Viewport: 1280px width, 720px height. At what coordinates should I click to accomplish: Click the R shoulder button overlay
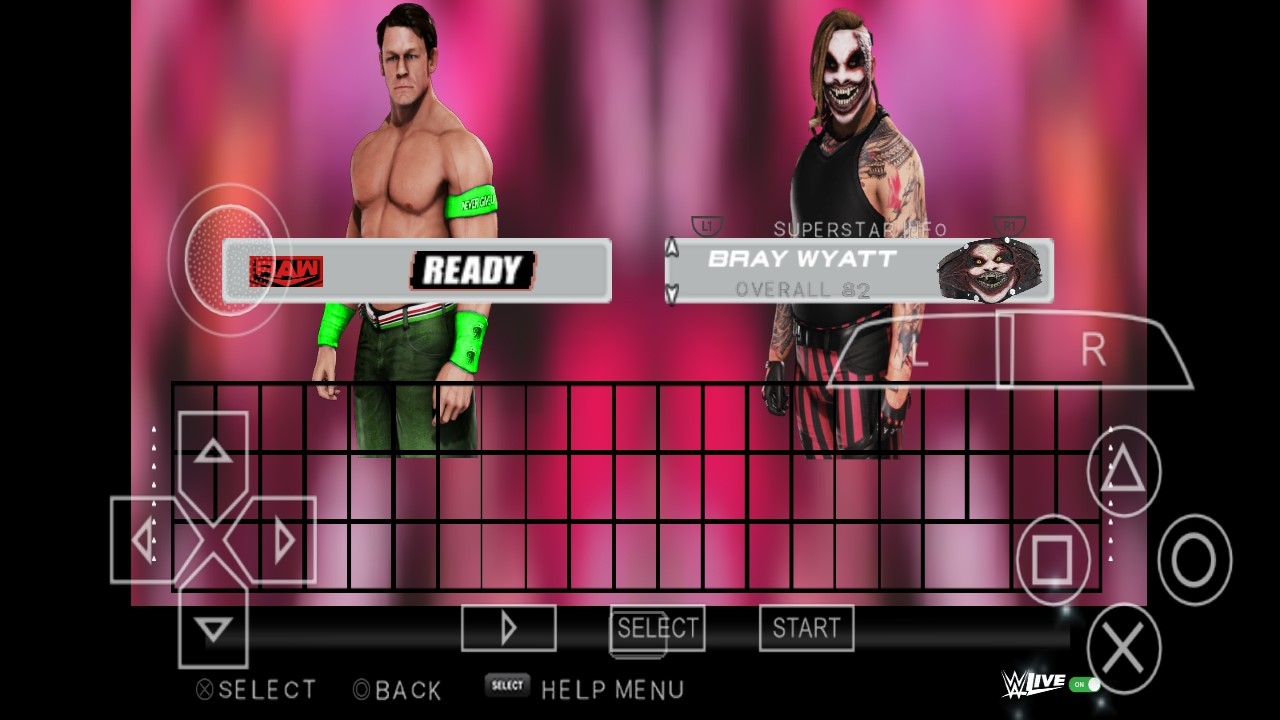1095,351
